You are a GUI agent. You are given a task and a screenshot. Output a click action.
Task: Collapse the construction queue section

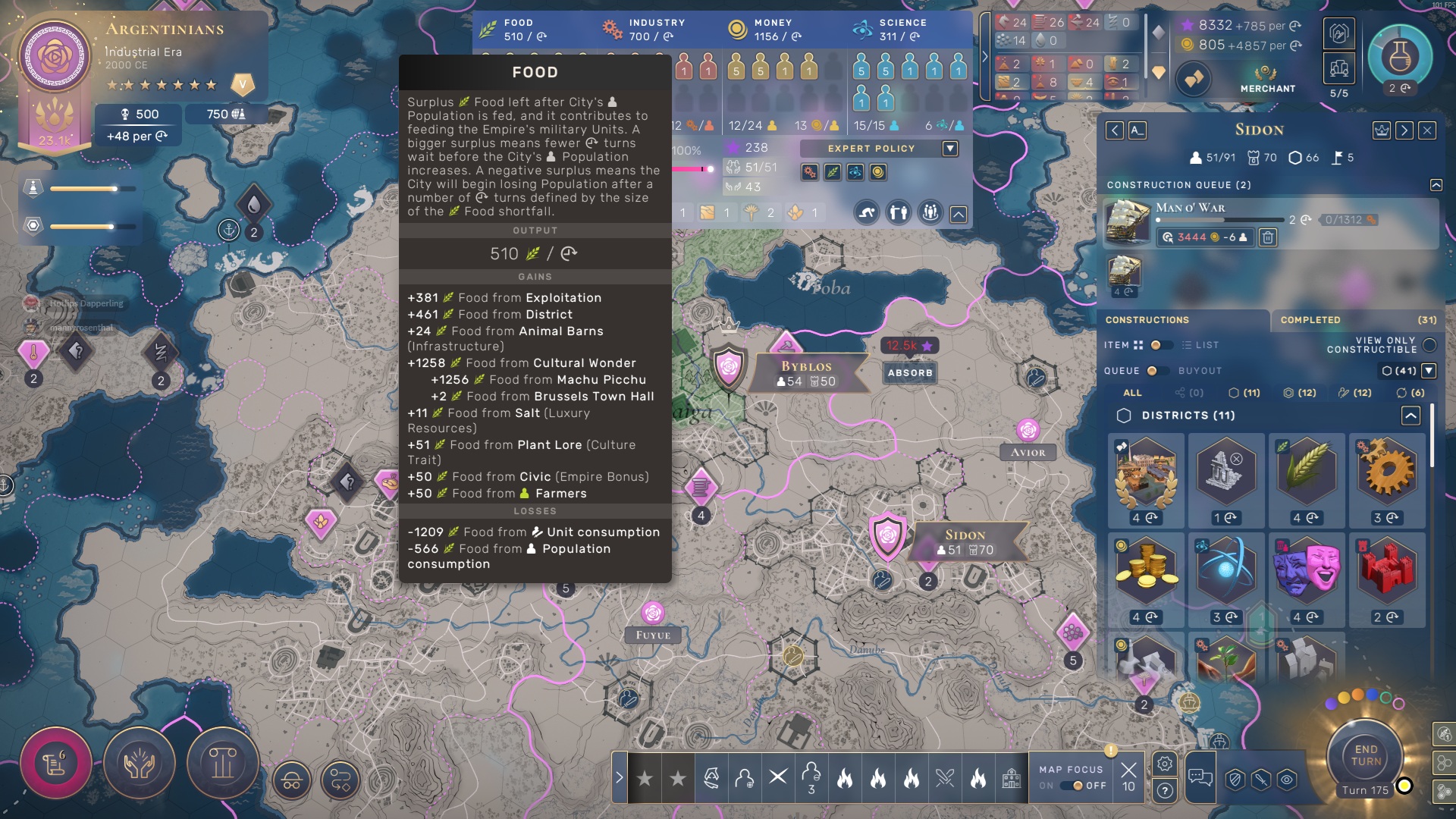click(x=1436, y=185)
